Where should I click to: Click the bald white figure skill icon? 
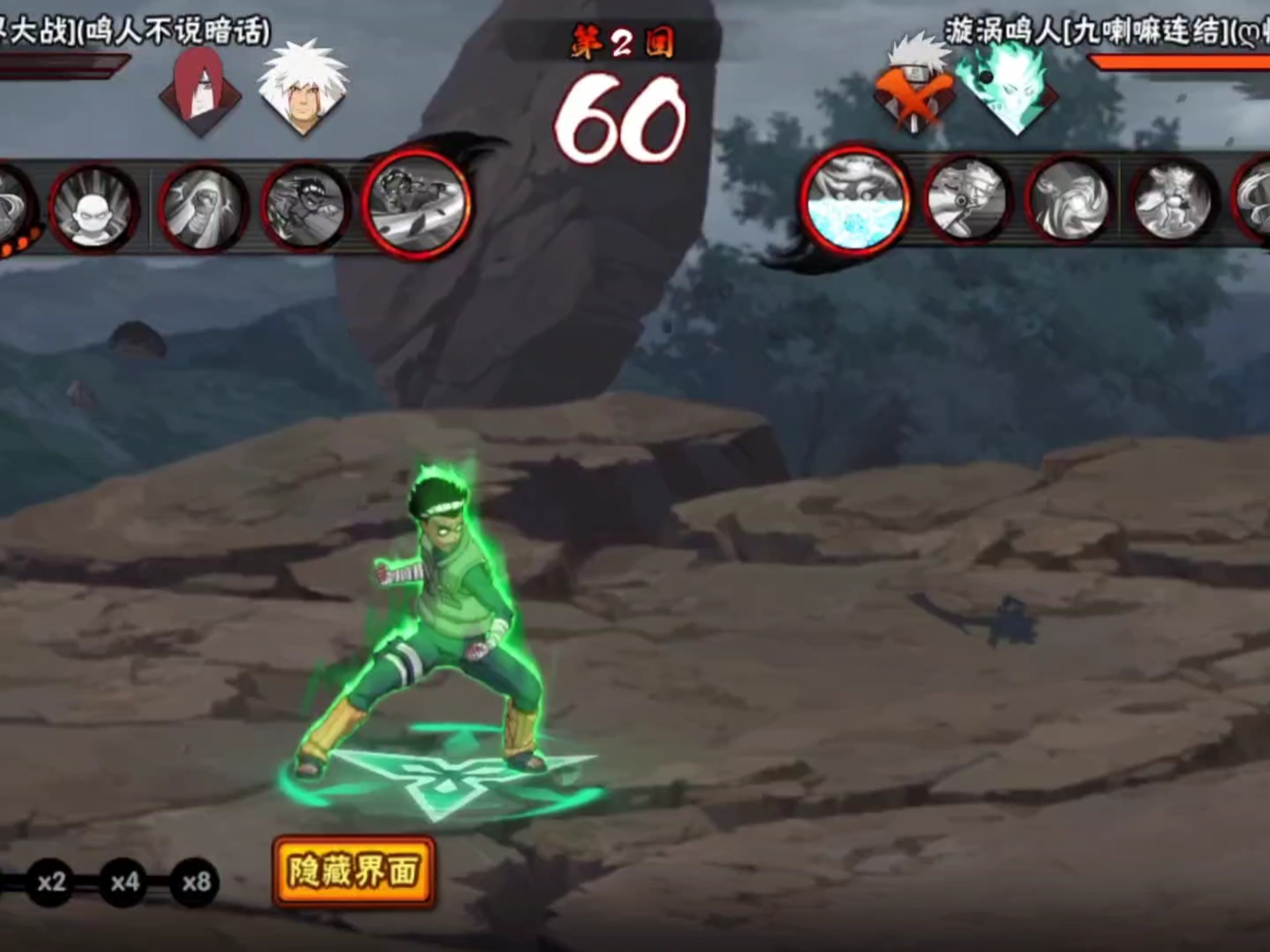94,209
